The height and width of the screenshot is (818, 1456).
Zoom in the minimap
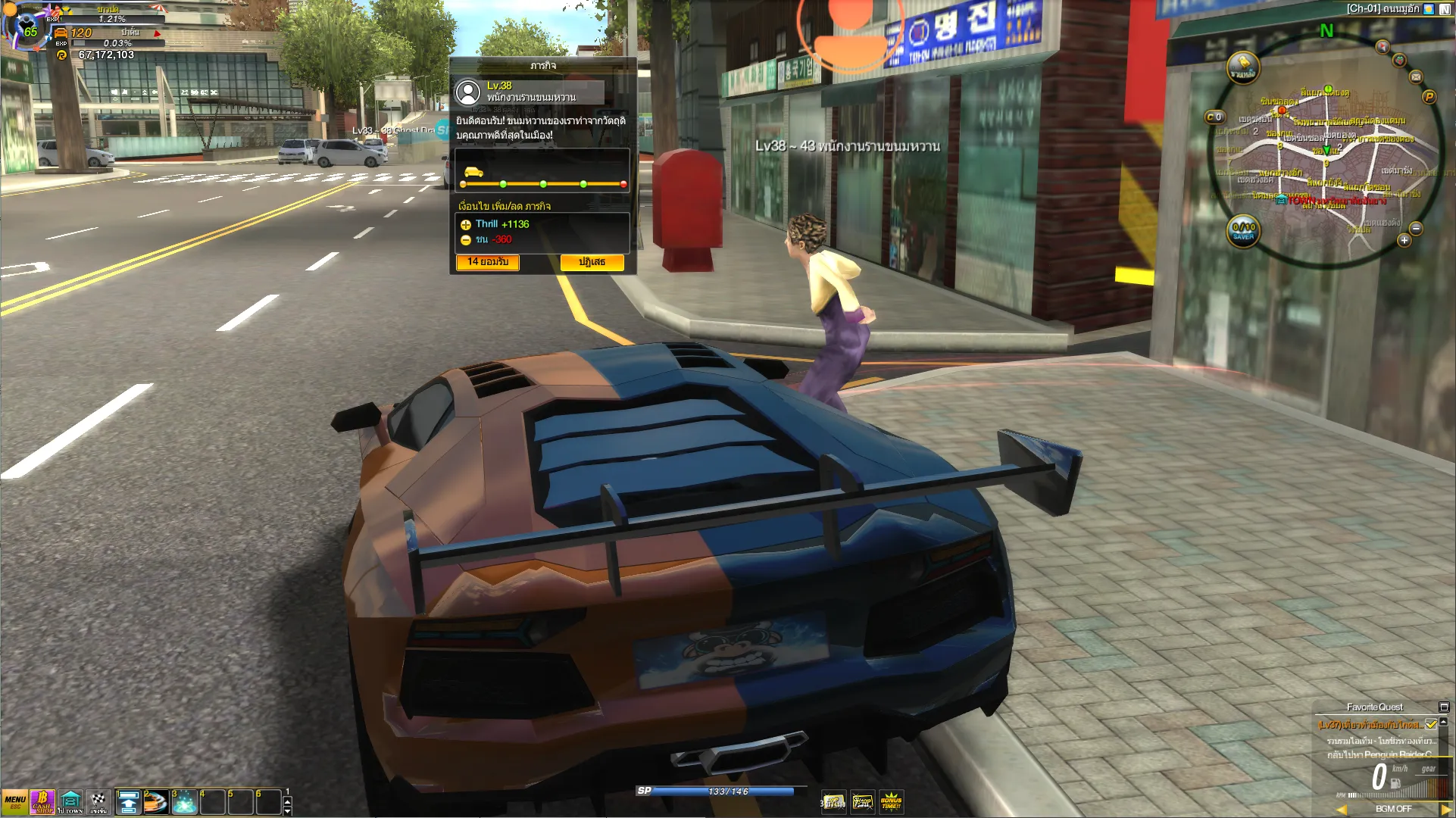1404,240
